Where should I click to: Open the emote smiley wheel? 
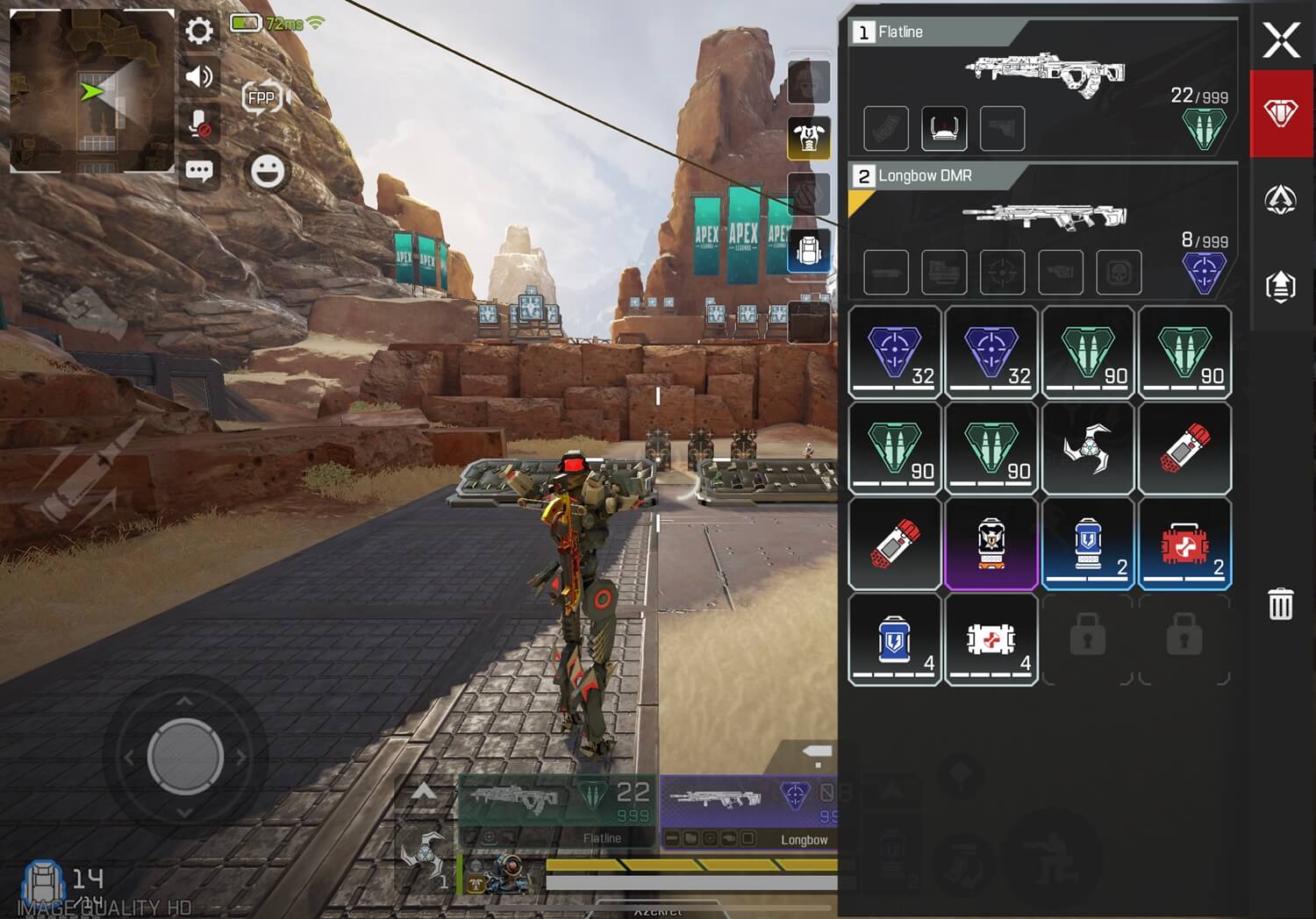(268, 170)
